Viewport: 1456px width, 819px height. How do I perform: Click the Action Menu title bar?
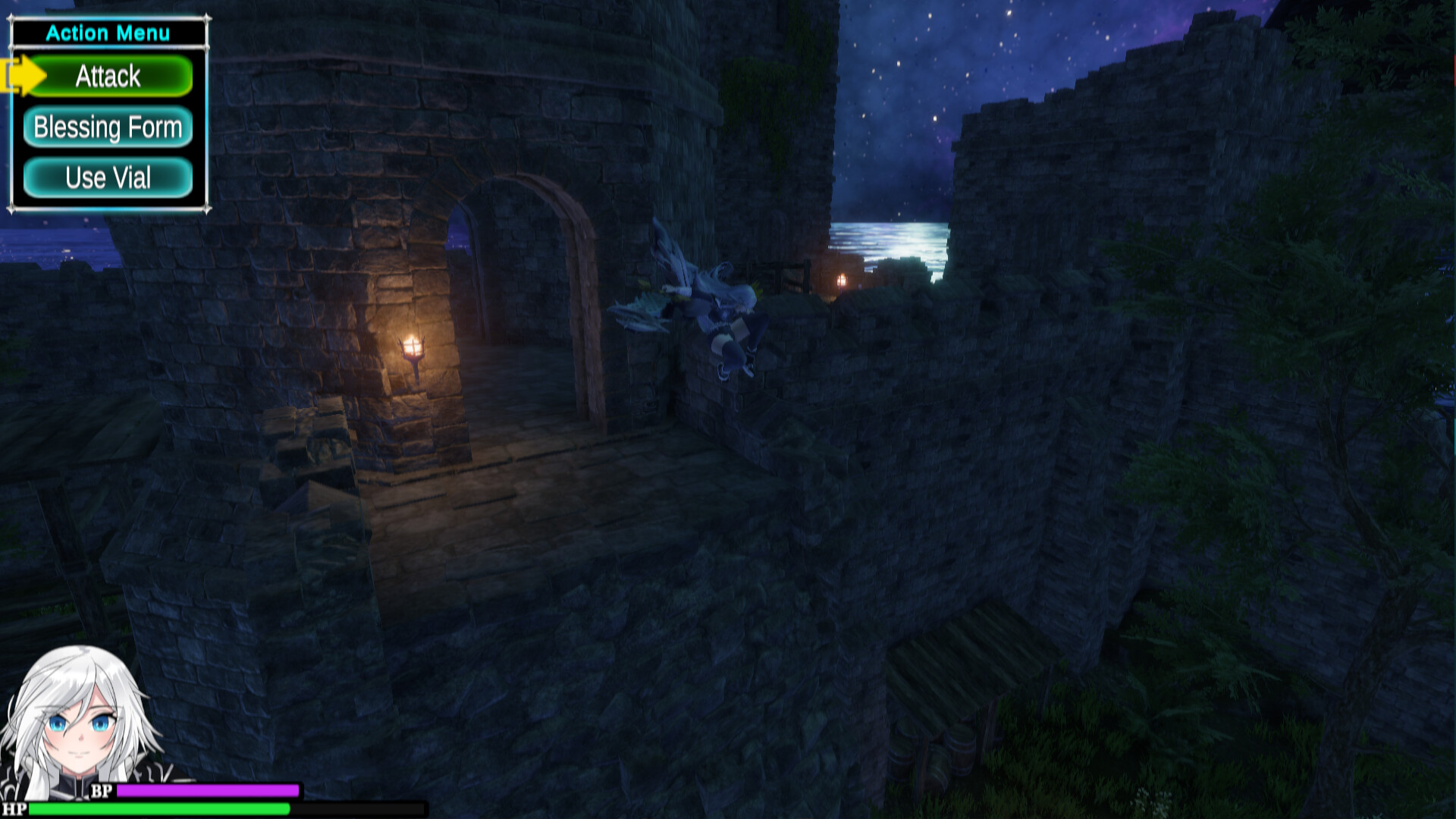pos(110,33)
